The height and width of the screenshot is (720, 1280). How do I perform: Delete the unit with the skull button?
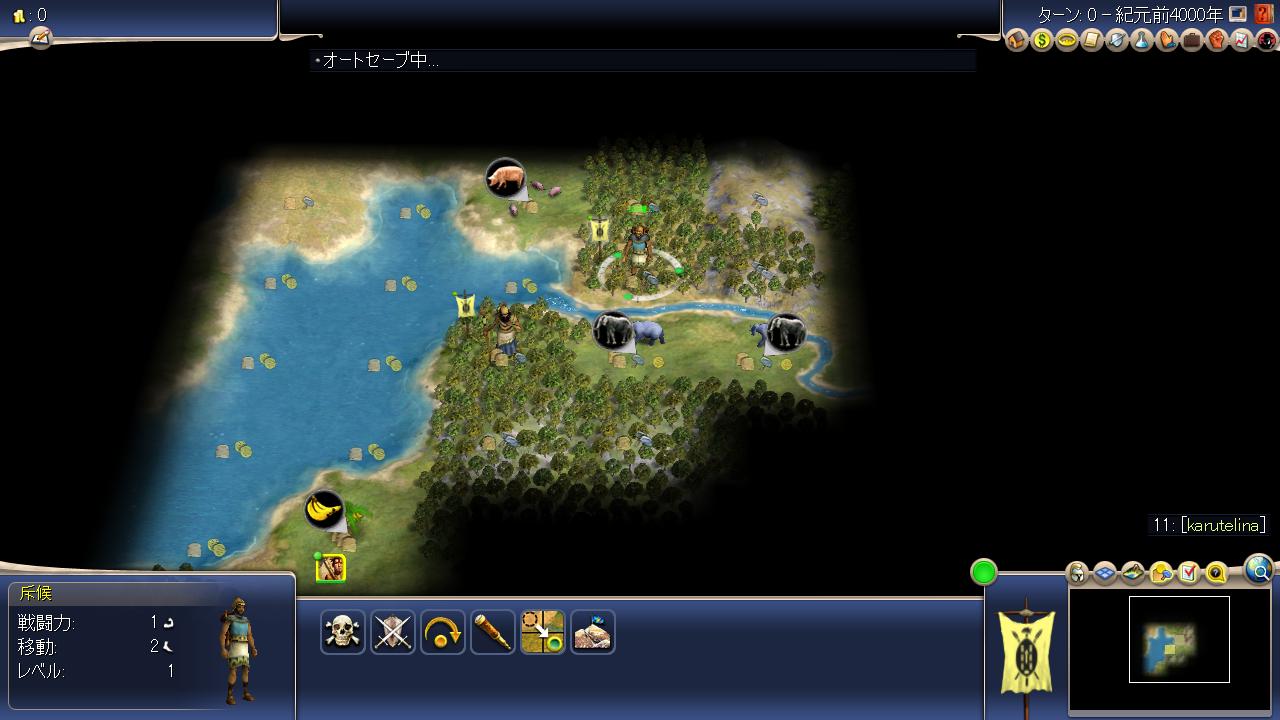tap(343, 632)
